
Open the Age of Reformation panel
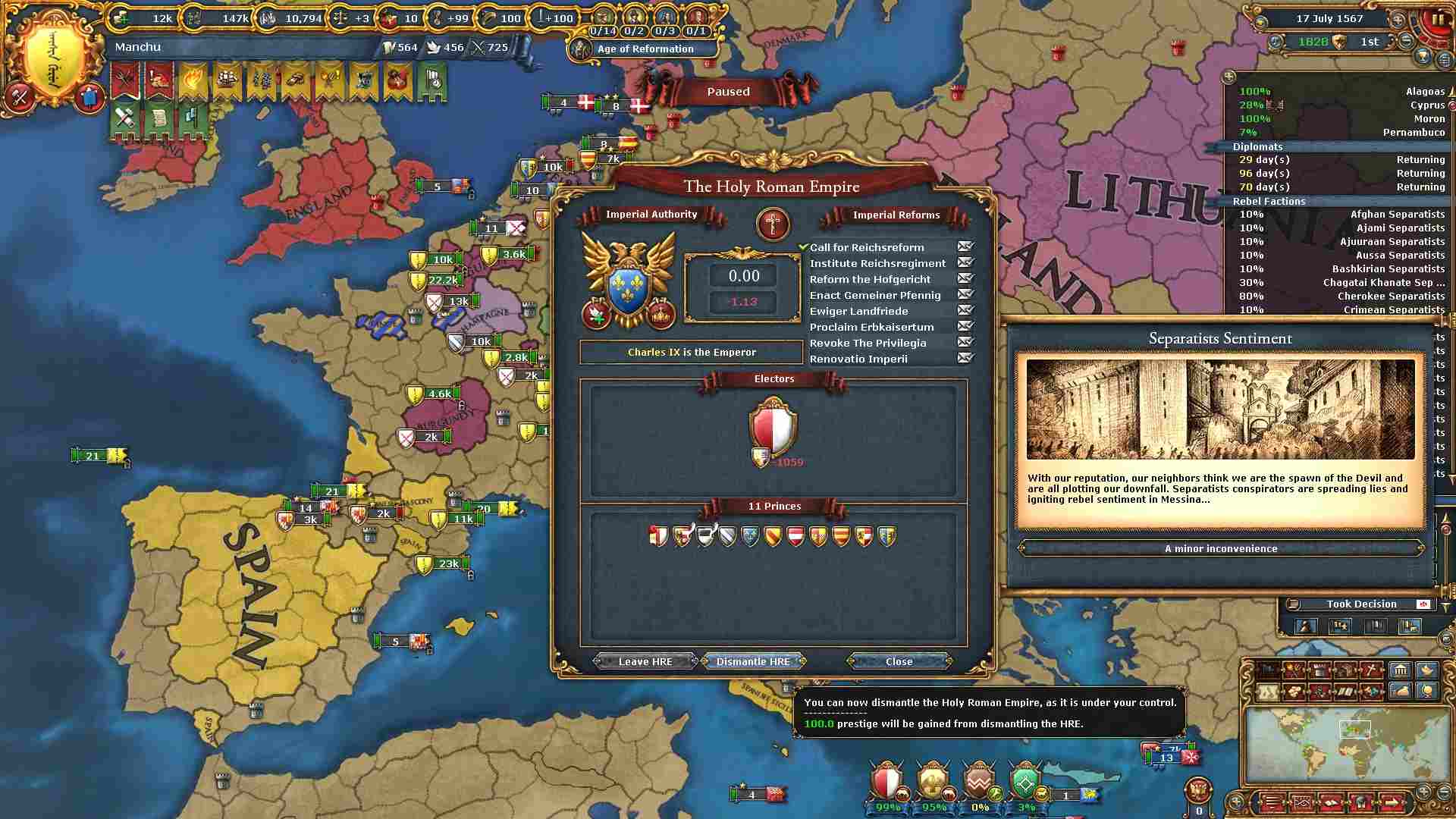pyautogui.click(x=645, y=49)
